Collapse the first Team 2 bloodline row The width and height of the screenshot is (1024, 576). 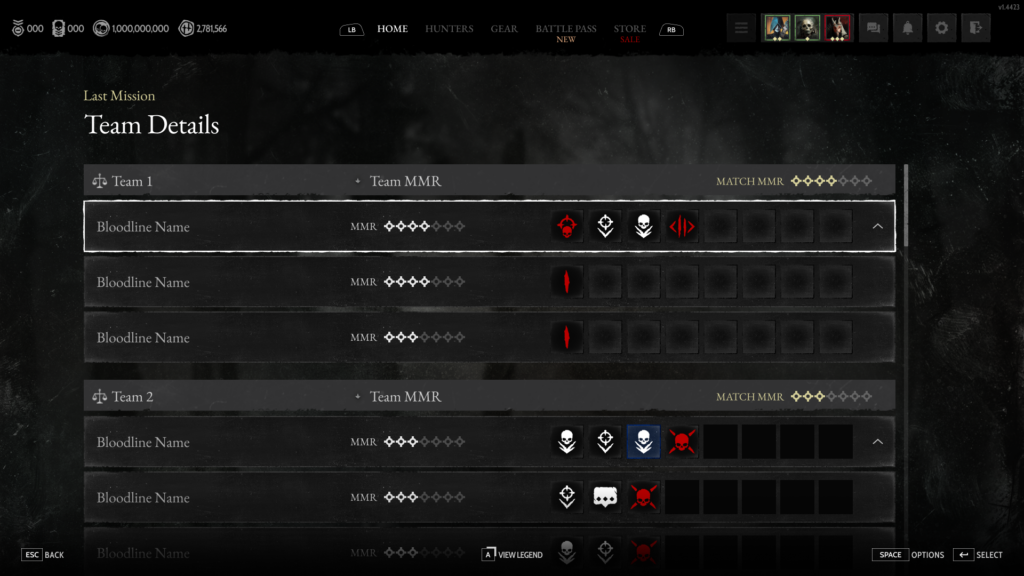(877, 442)
